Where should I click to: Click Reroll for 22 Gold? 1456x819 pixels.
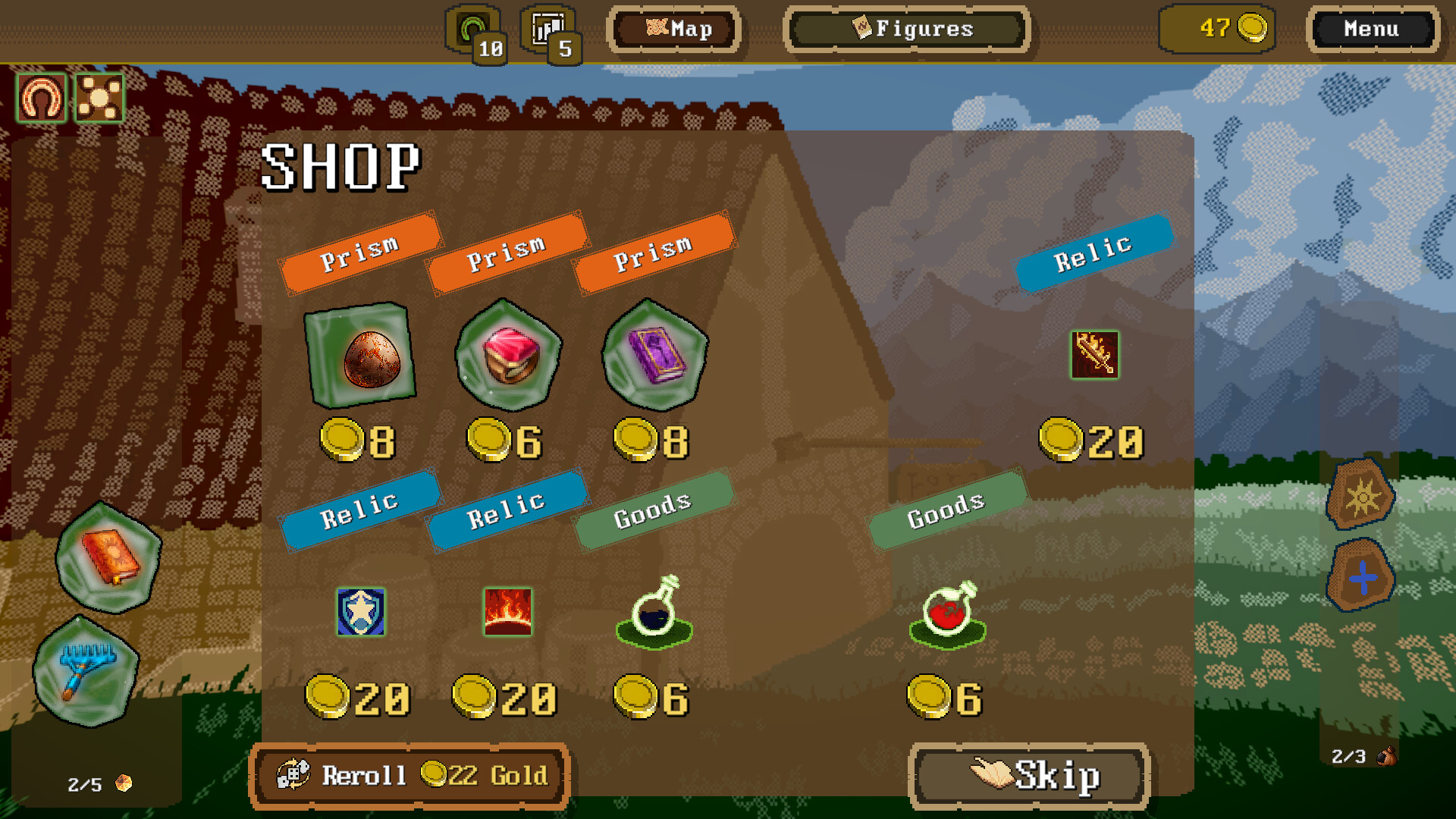coord(409,774)
